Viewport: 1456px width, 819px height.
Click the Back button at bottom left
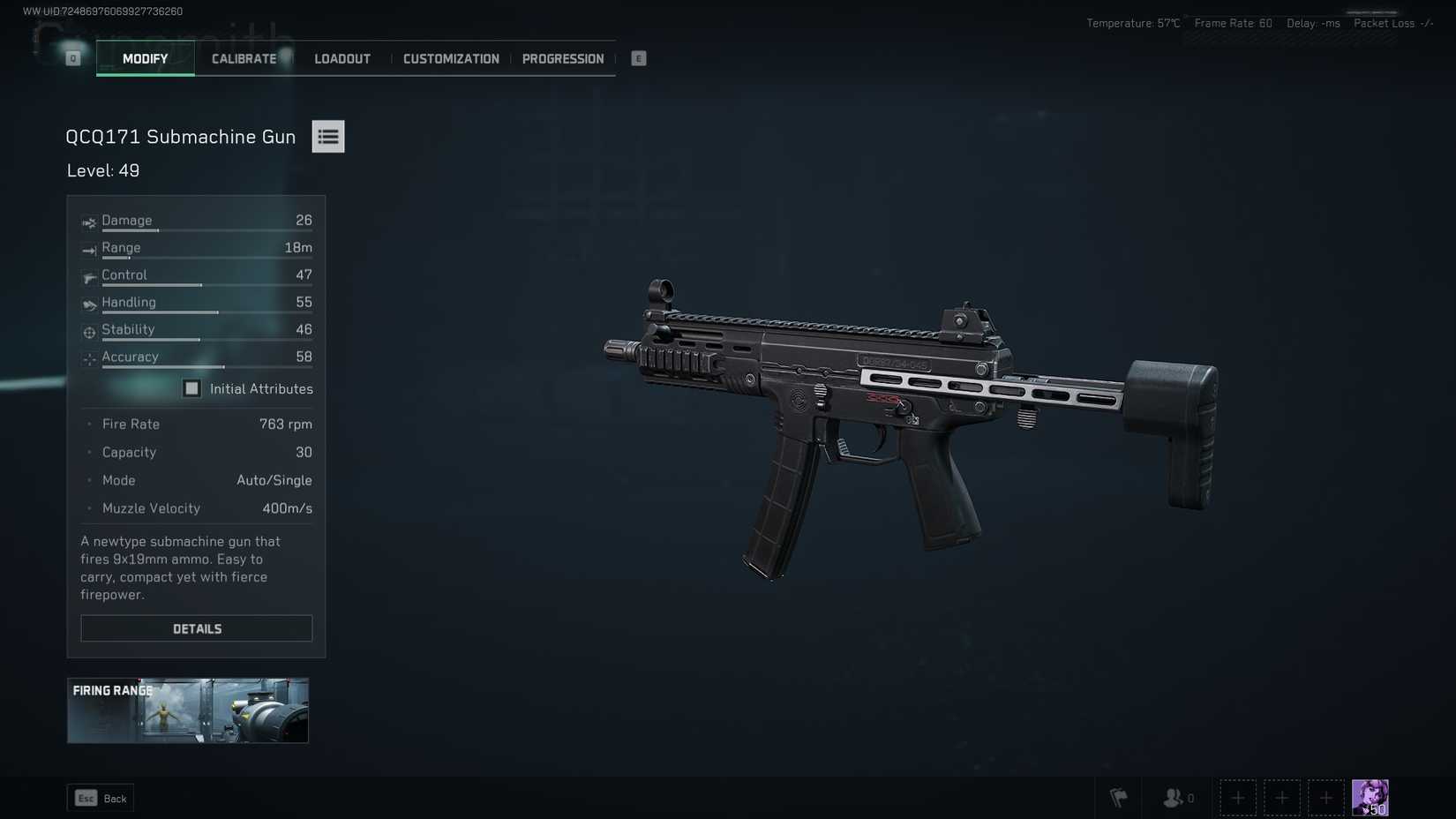(100, 797)
